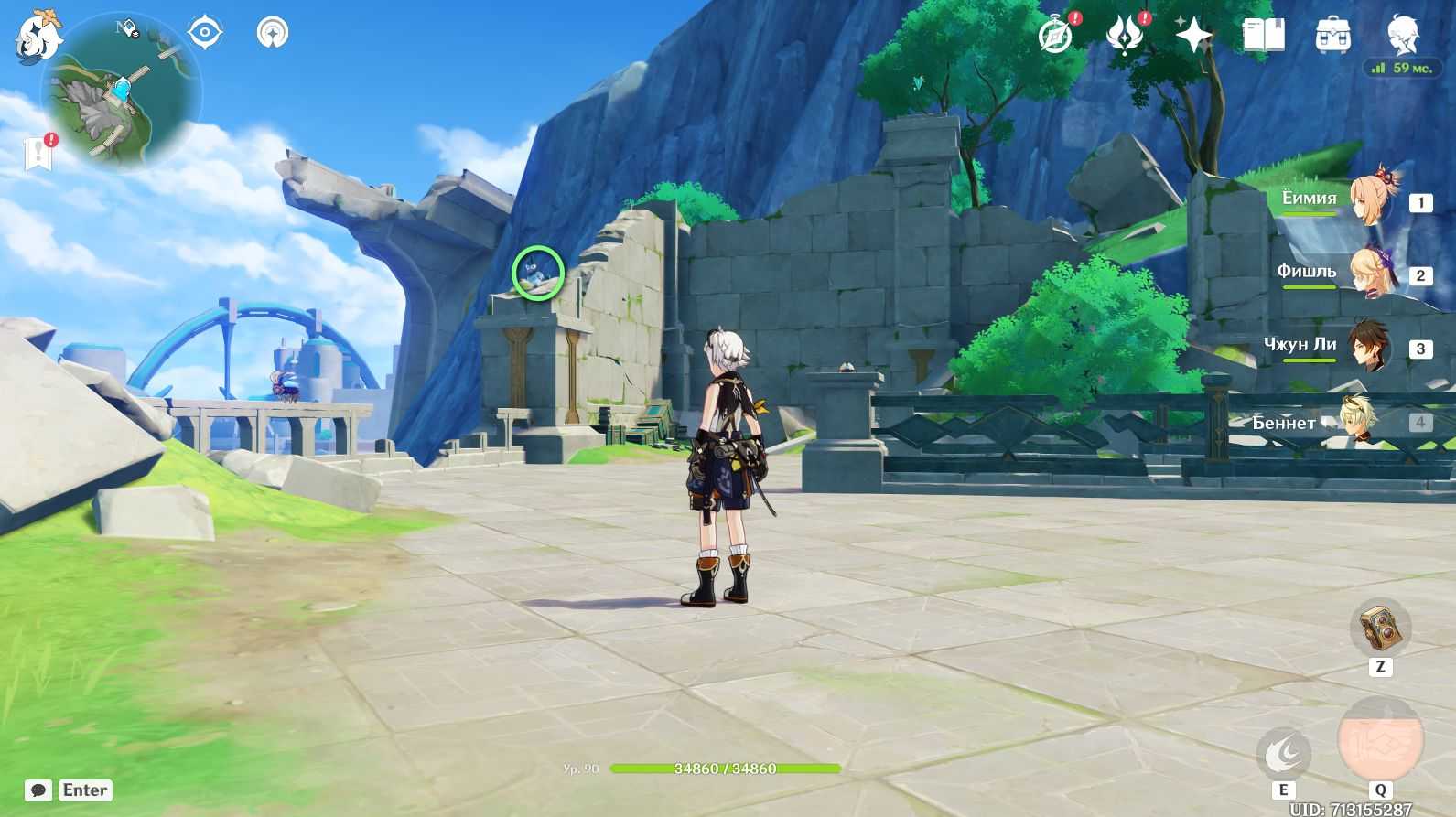This screenshot has width=1456, height=817.
Task: Open the Wish star icon
Action: pos(1193,36)
